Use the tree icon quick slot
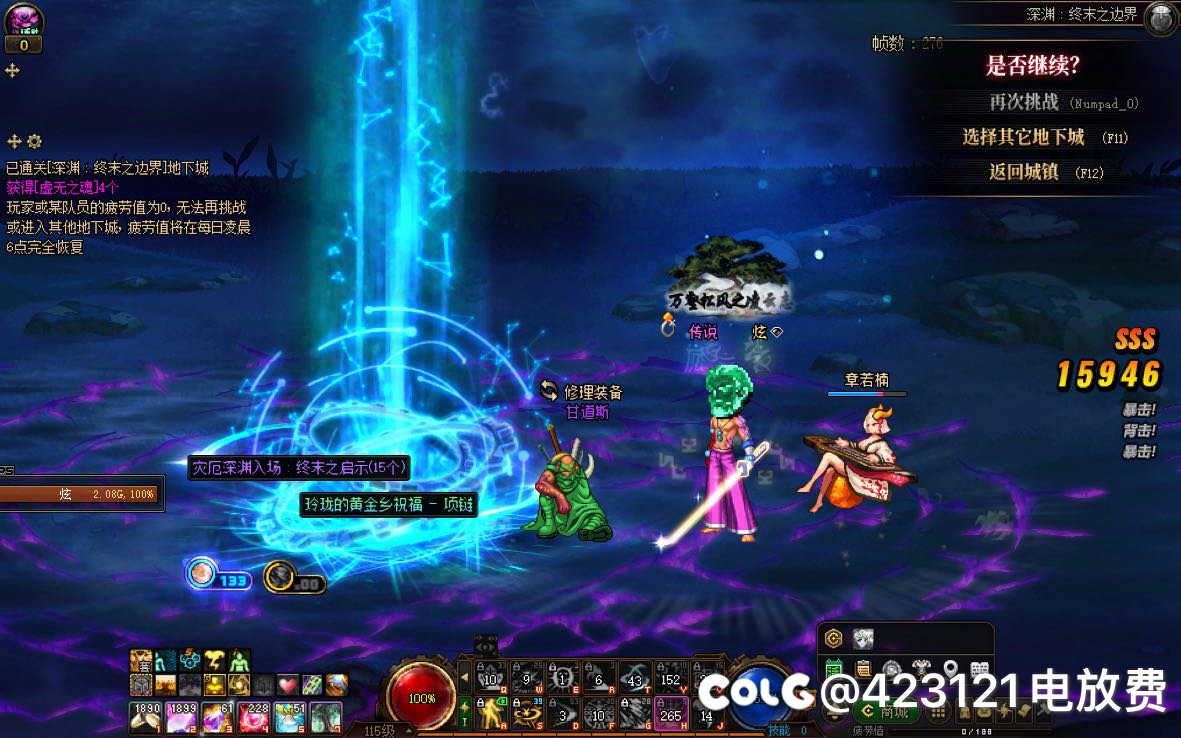Screen dimensions: 1181x738 tap(326, 717)
